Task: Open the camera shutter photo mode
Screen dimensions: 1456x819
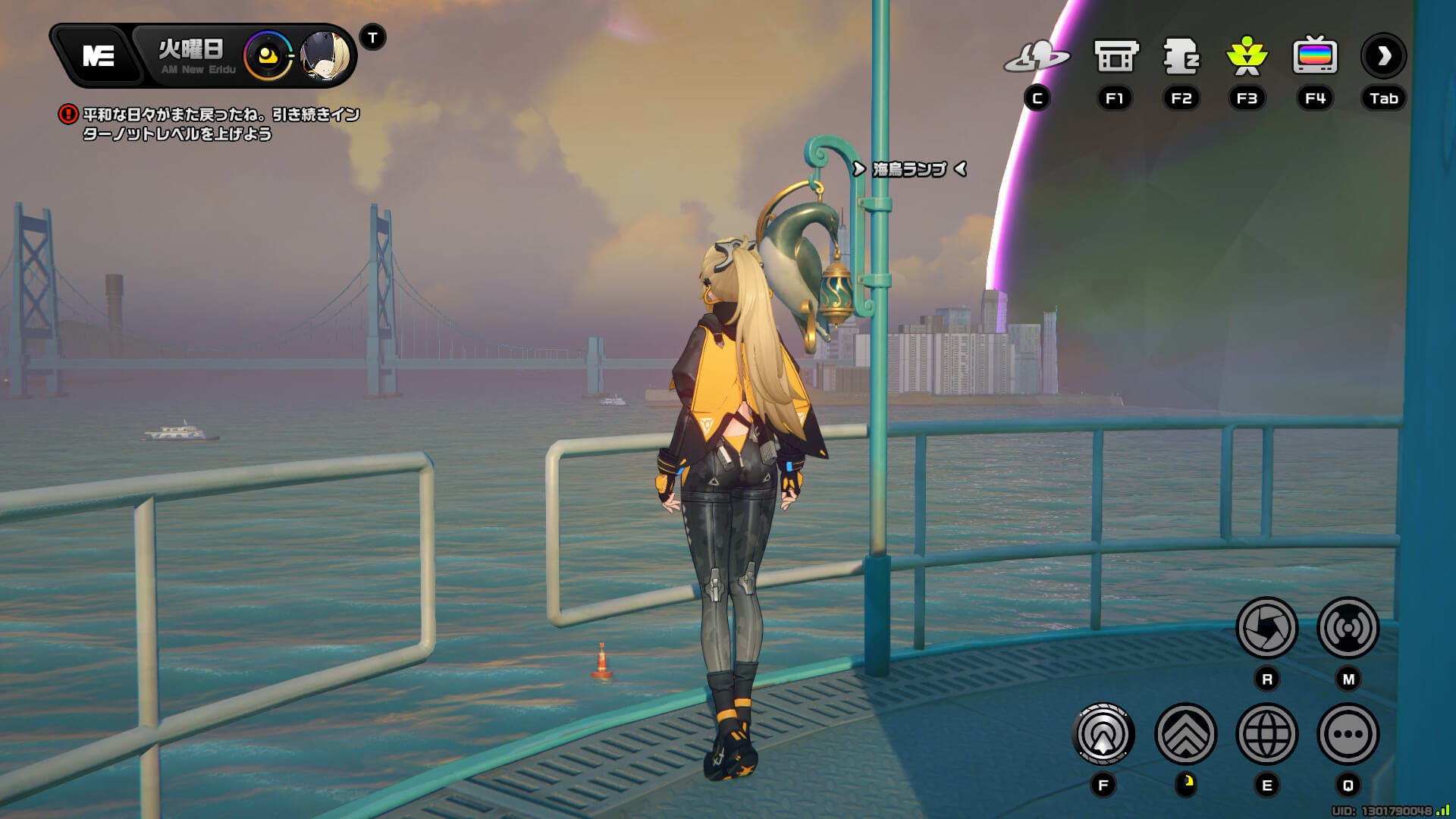Action: (x=1266, y=628)
